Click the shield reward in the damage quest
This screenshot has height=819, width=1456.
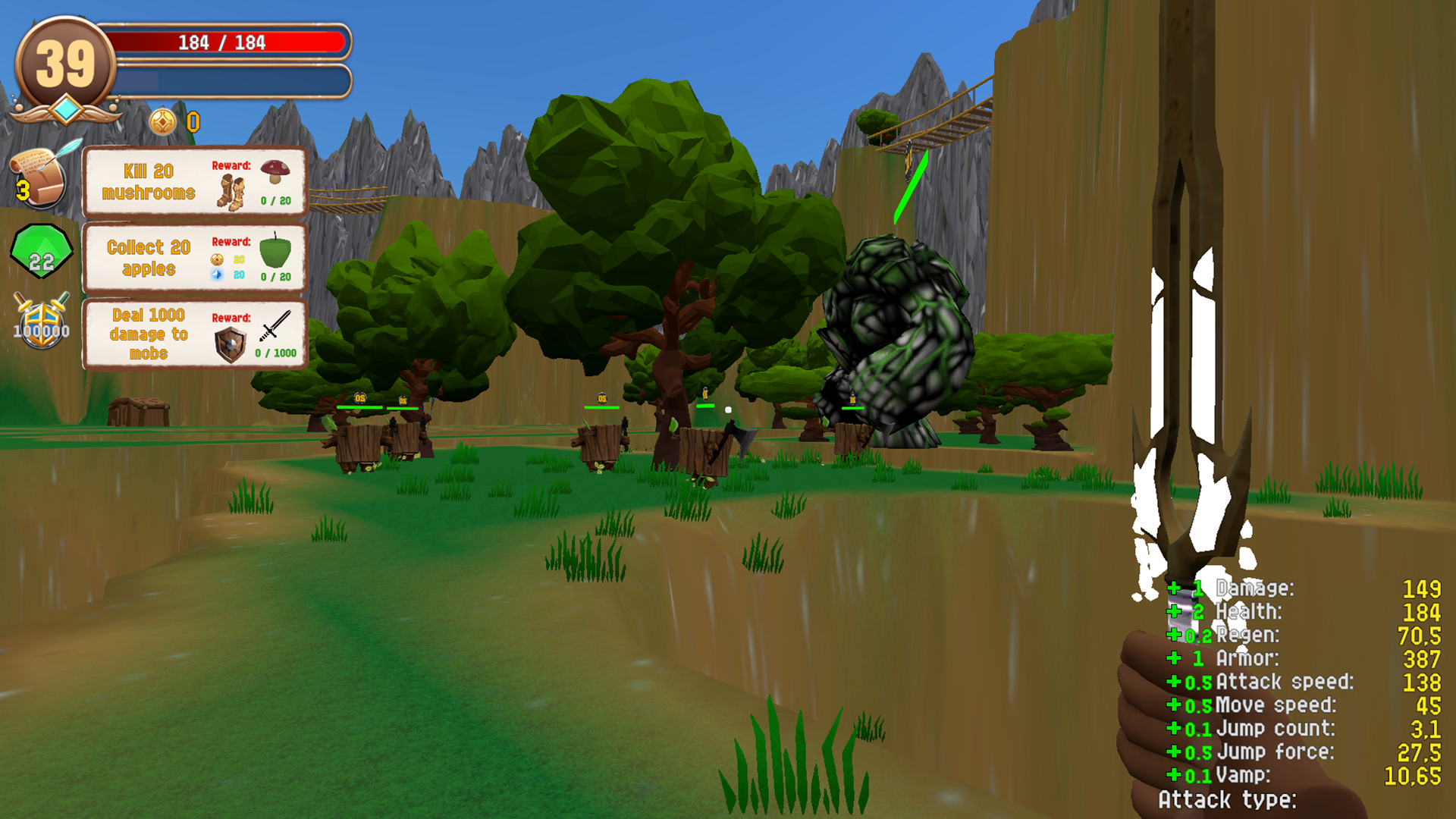click(230, 344)
